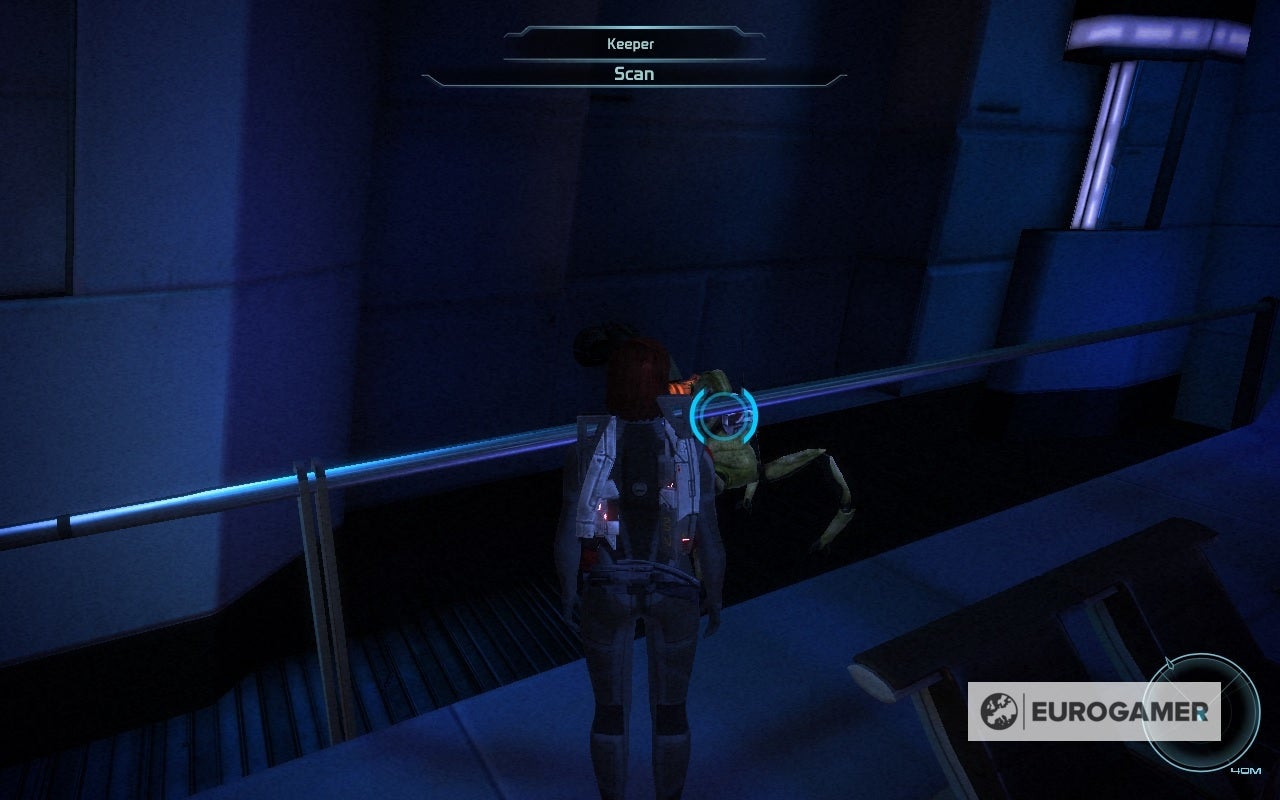
Task: Click the Scan label beneath the Keeper title
Action: tap(632, 74)
